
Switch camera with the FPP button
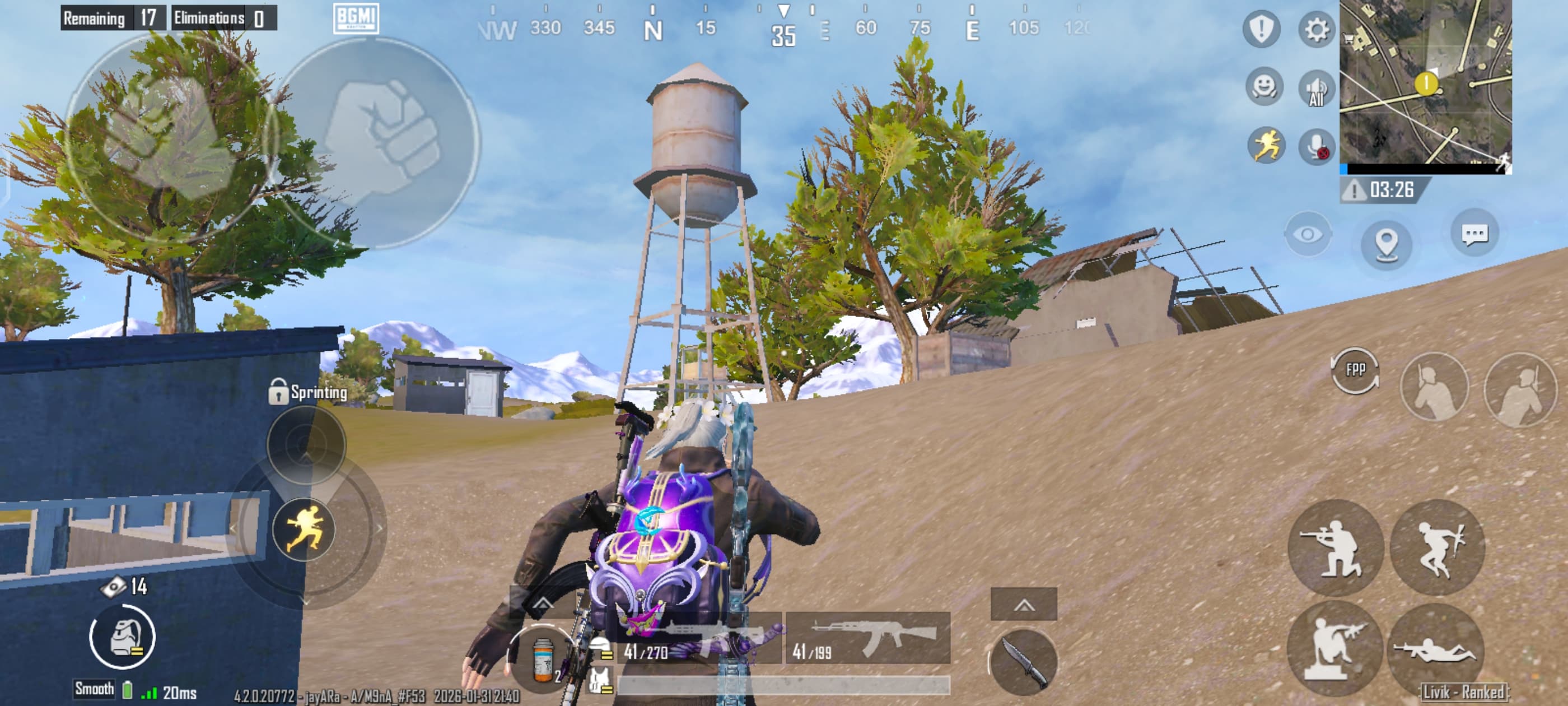click(x=1355, y=370)
